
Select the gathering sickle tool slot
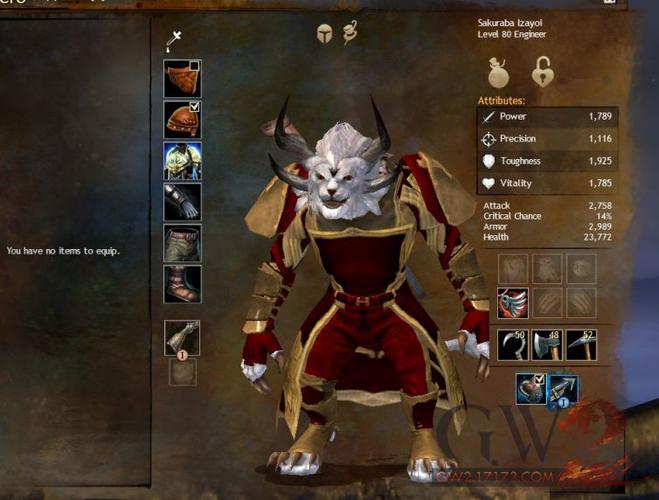click(x=513, y=344)
